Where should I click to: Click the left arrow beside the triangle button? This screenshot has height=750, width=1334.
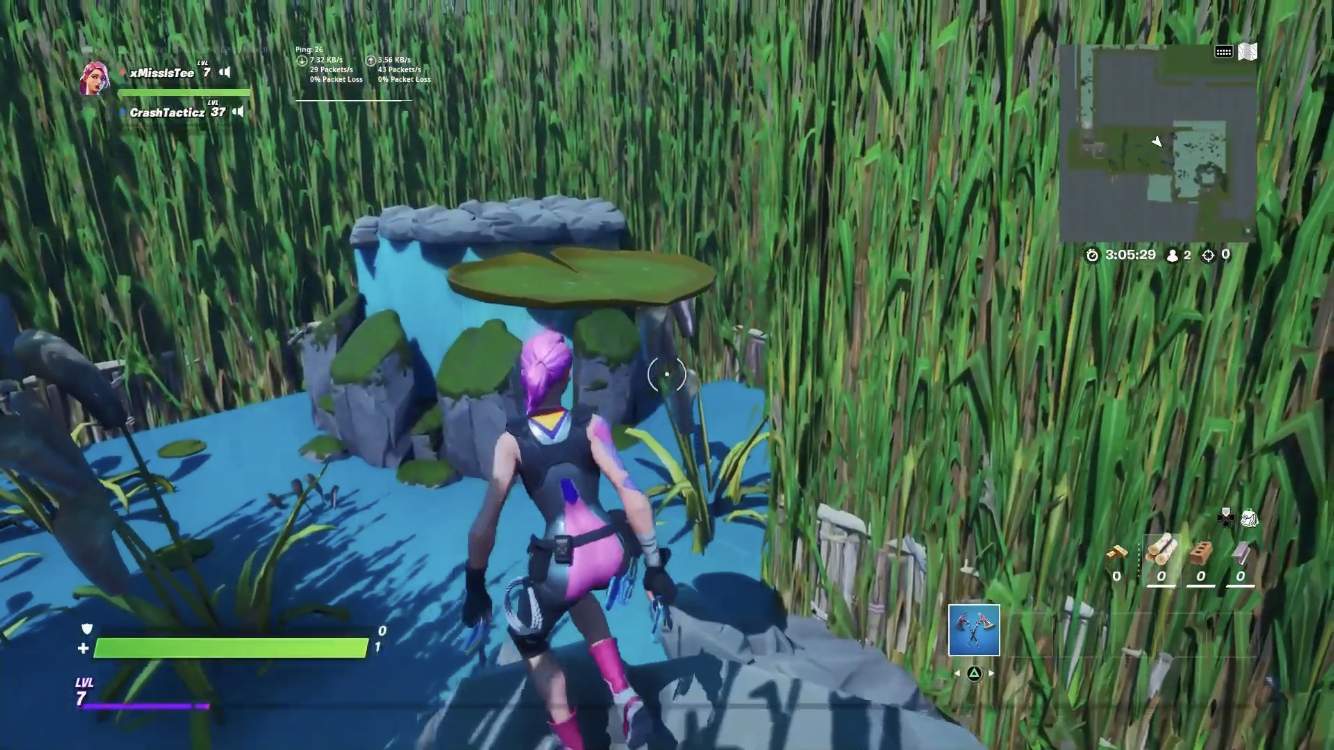957,672
